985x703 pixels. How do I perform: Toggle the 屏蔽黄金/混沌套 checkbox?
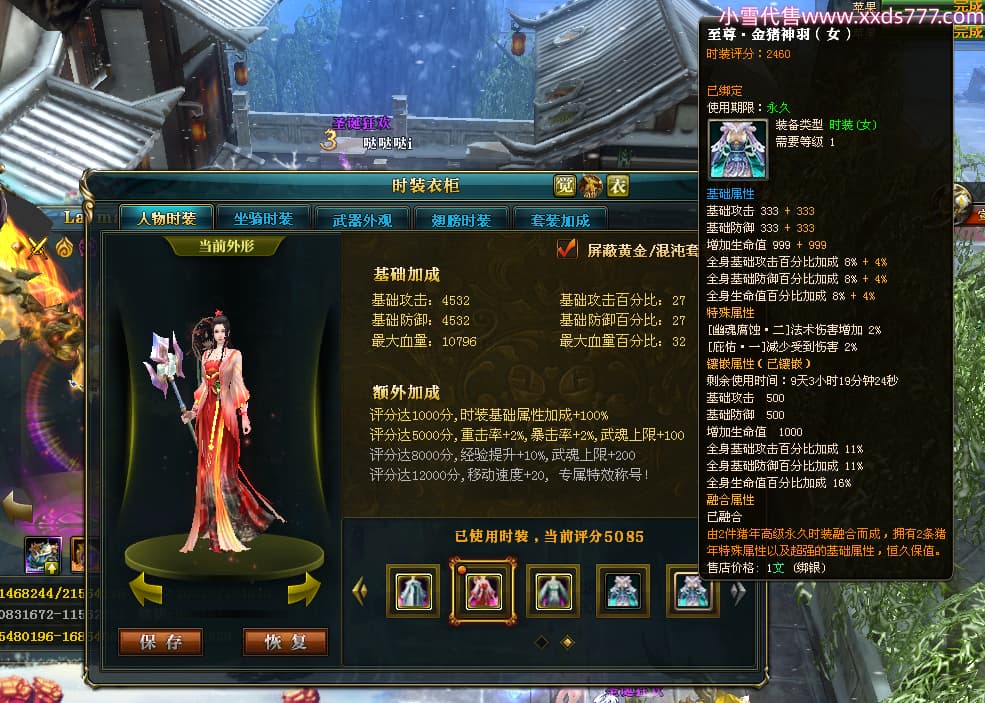tap(567, 248)
